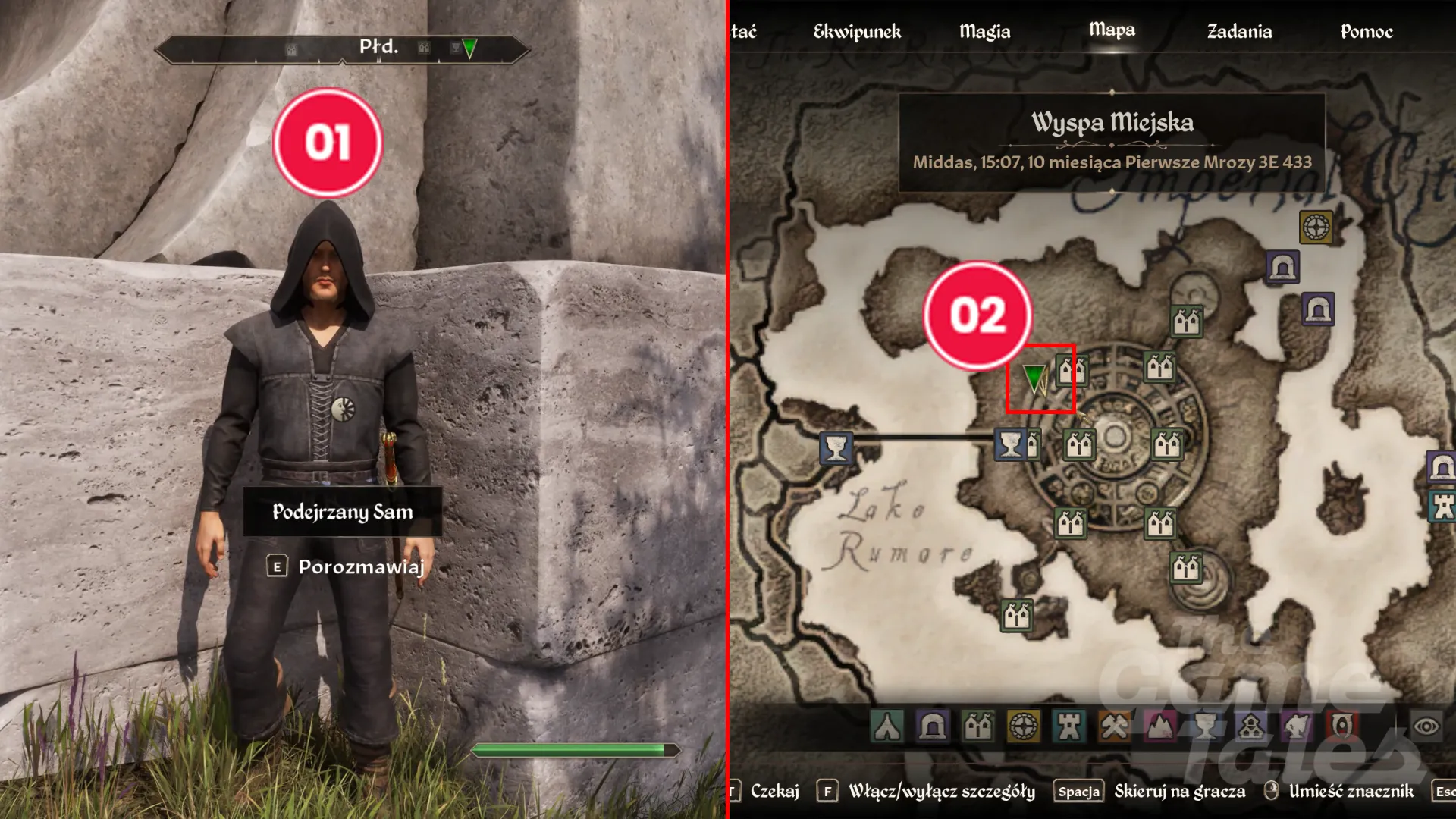The width and height of the screenshot is (1456, 819).
Task: Toggle the castle tower fort filter
Action: 1069,726
